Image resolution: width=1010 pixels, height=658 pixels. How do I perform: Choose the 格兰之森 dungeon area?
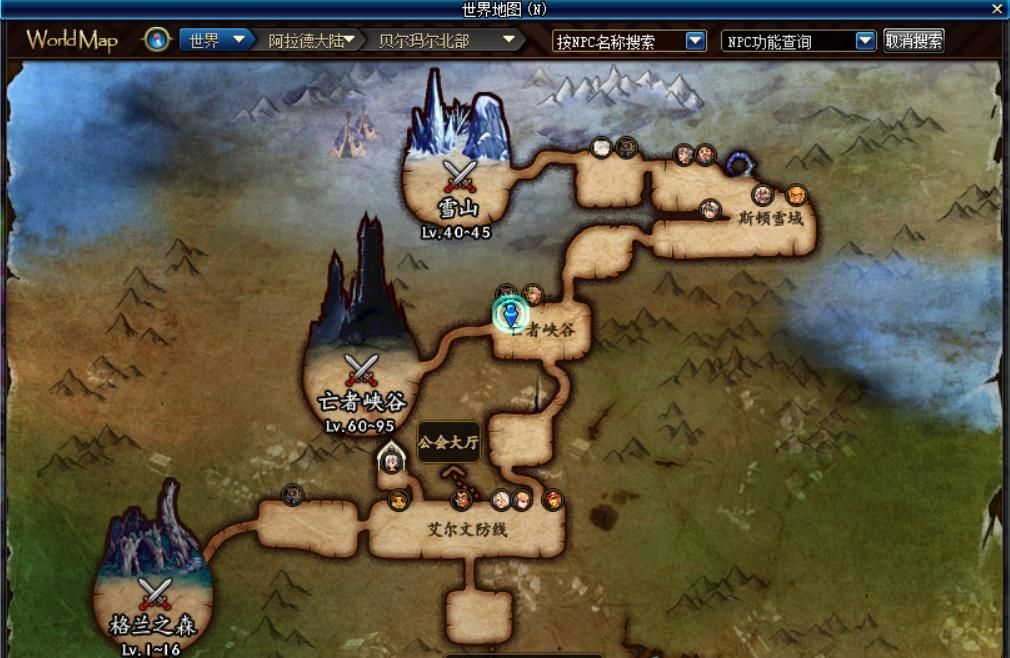click(152, 598)
